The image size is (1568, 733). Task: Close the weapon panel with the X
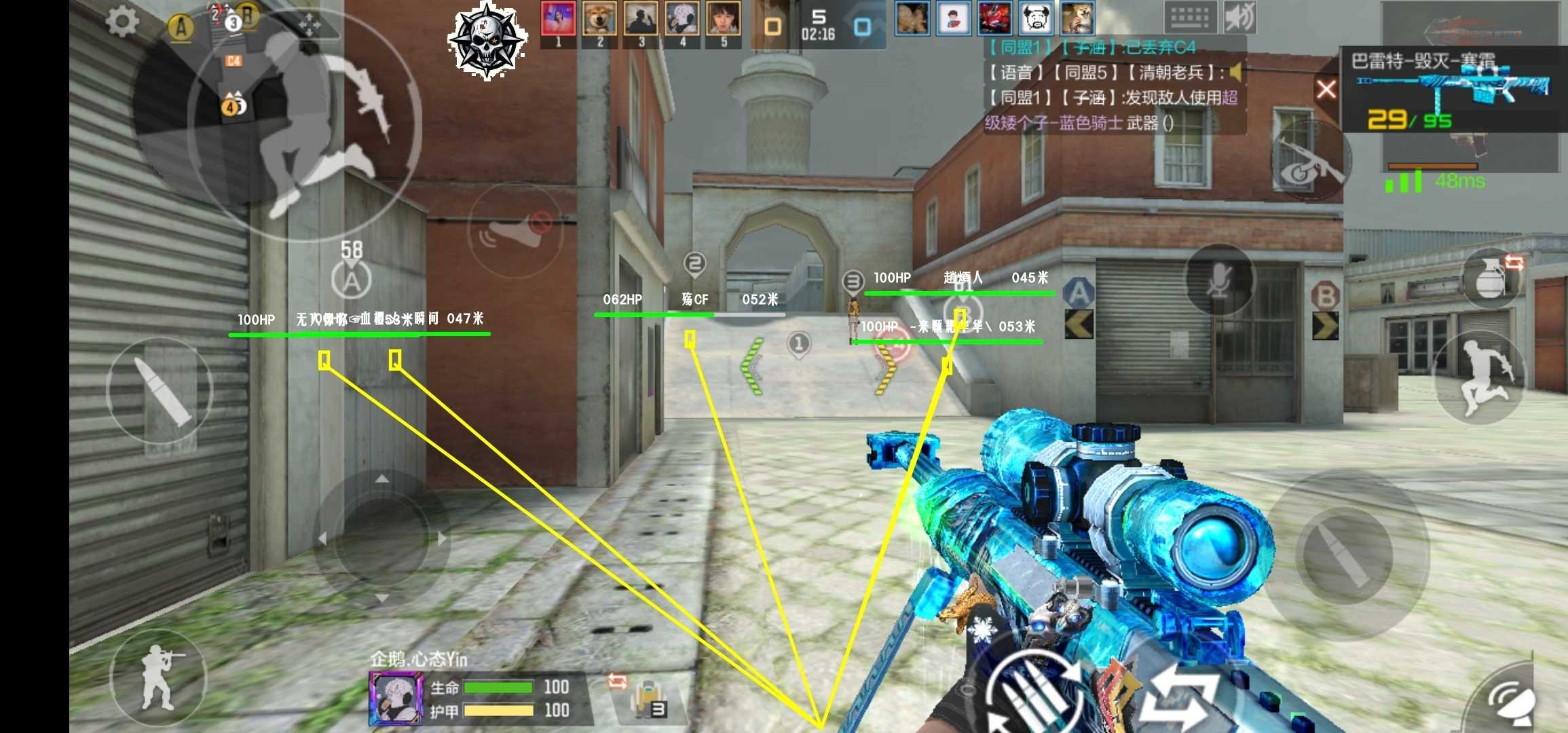(1326, 89)
